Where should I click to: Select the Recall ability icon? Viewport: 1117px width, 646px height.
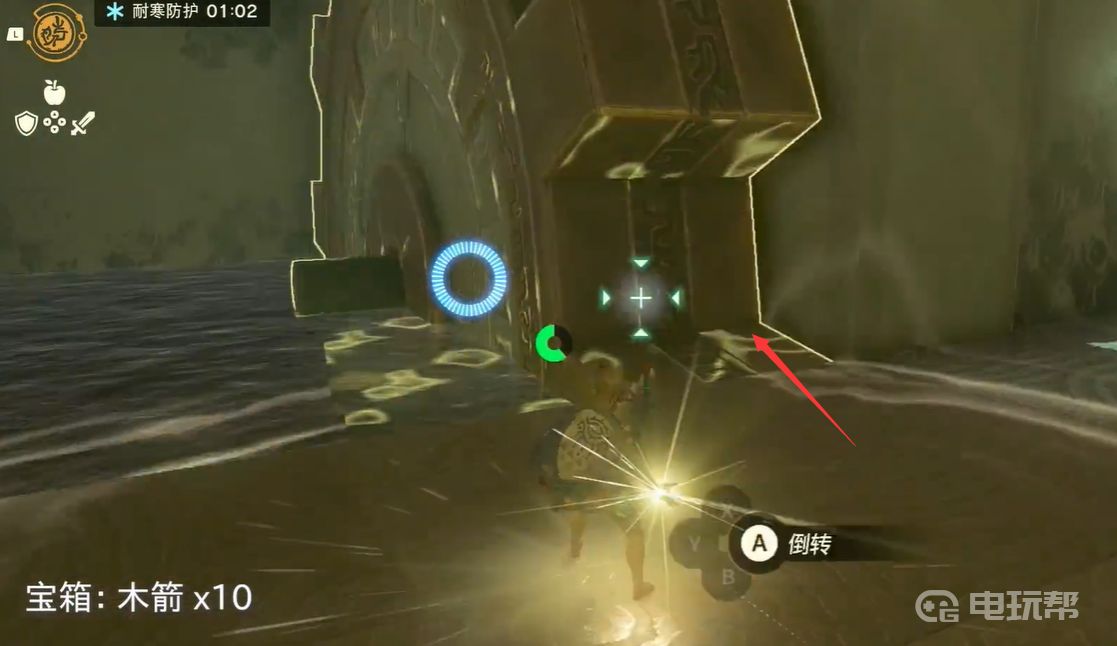(x=56, y=33)
